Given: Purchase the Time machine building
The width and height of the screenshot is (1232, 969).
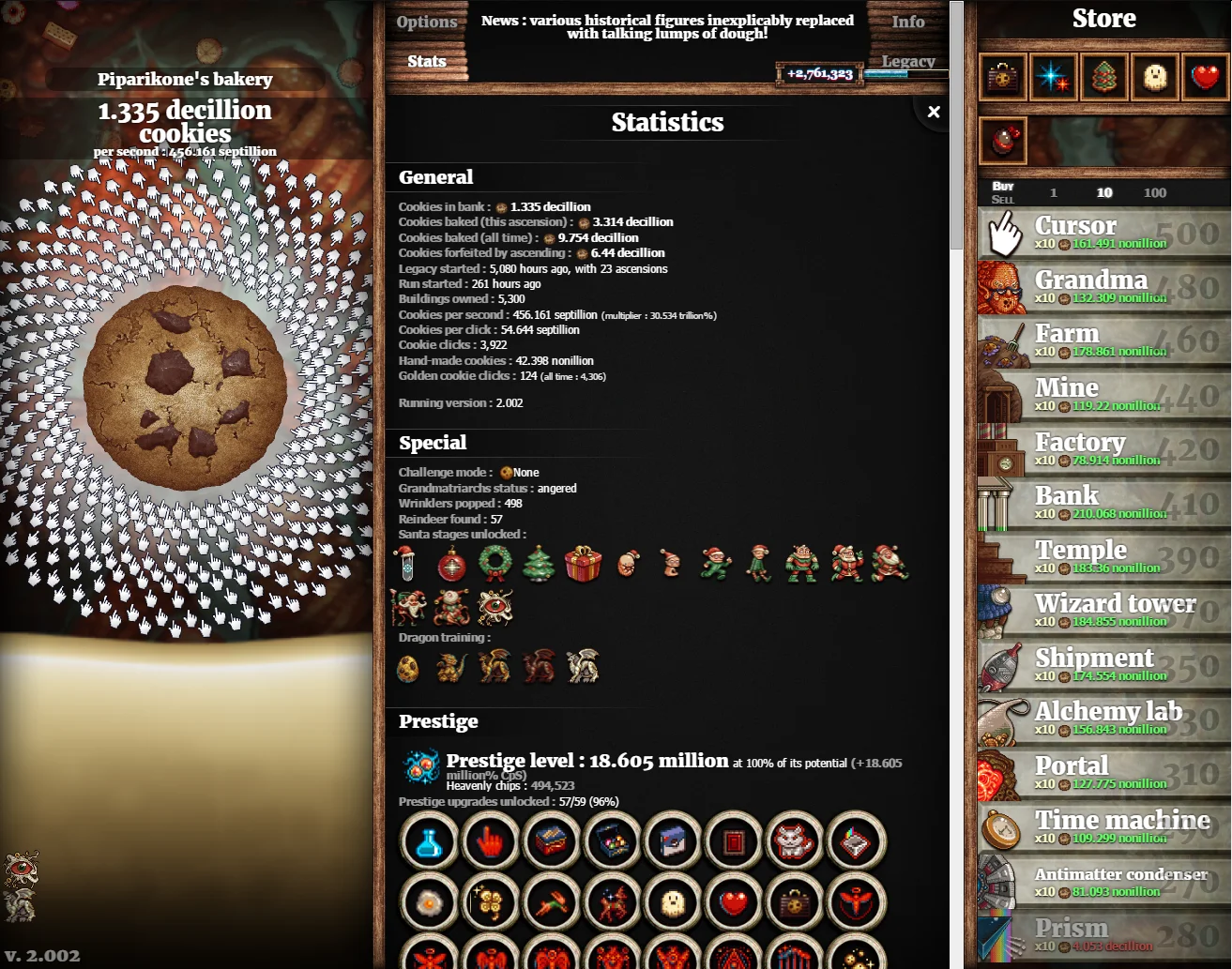Looking at the screenshot, I should (1103, 828).
